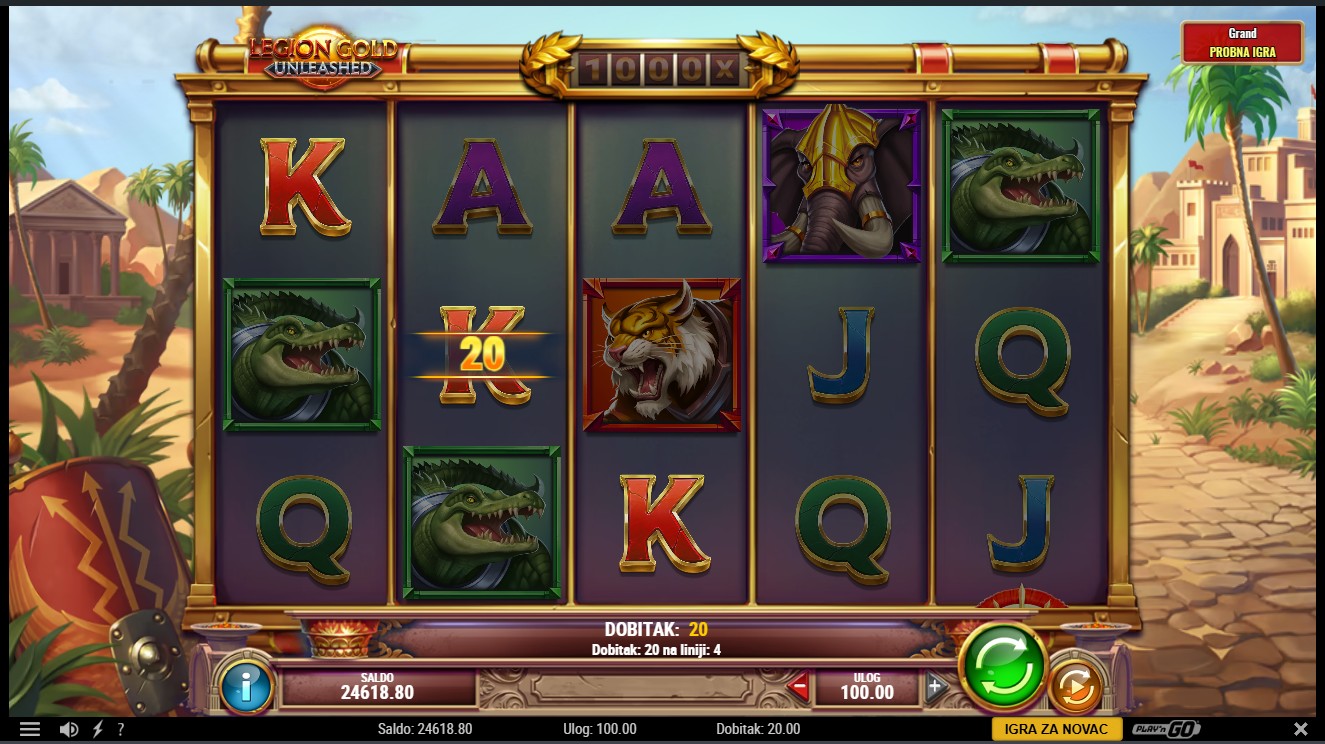Click the IGRA ZA NOVAC button
1325x744 pixels.
tap(1056, 729)
